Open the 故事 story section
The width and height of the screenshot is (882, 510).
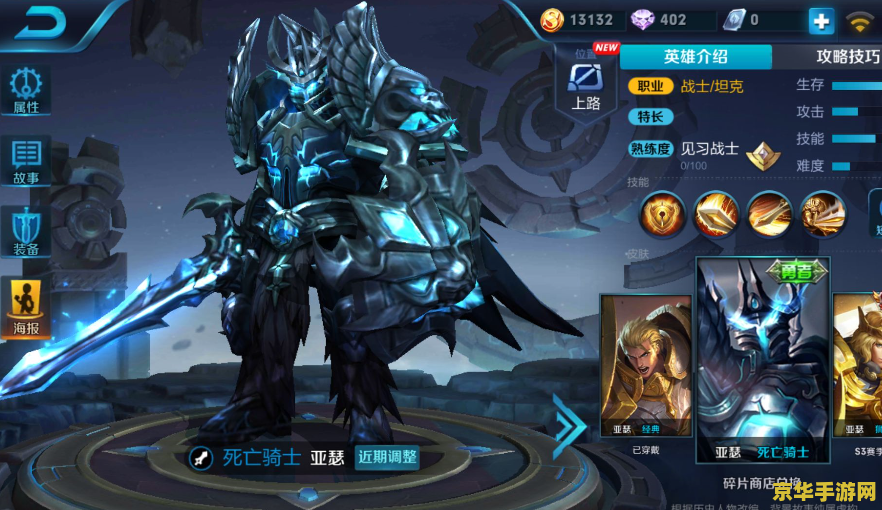click(x=26, y=162)
